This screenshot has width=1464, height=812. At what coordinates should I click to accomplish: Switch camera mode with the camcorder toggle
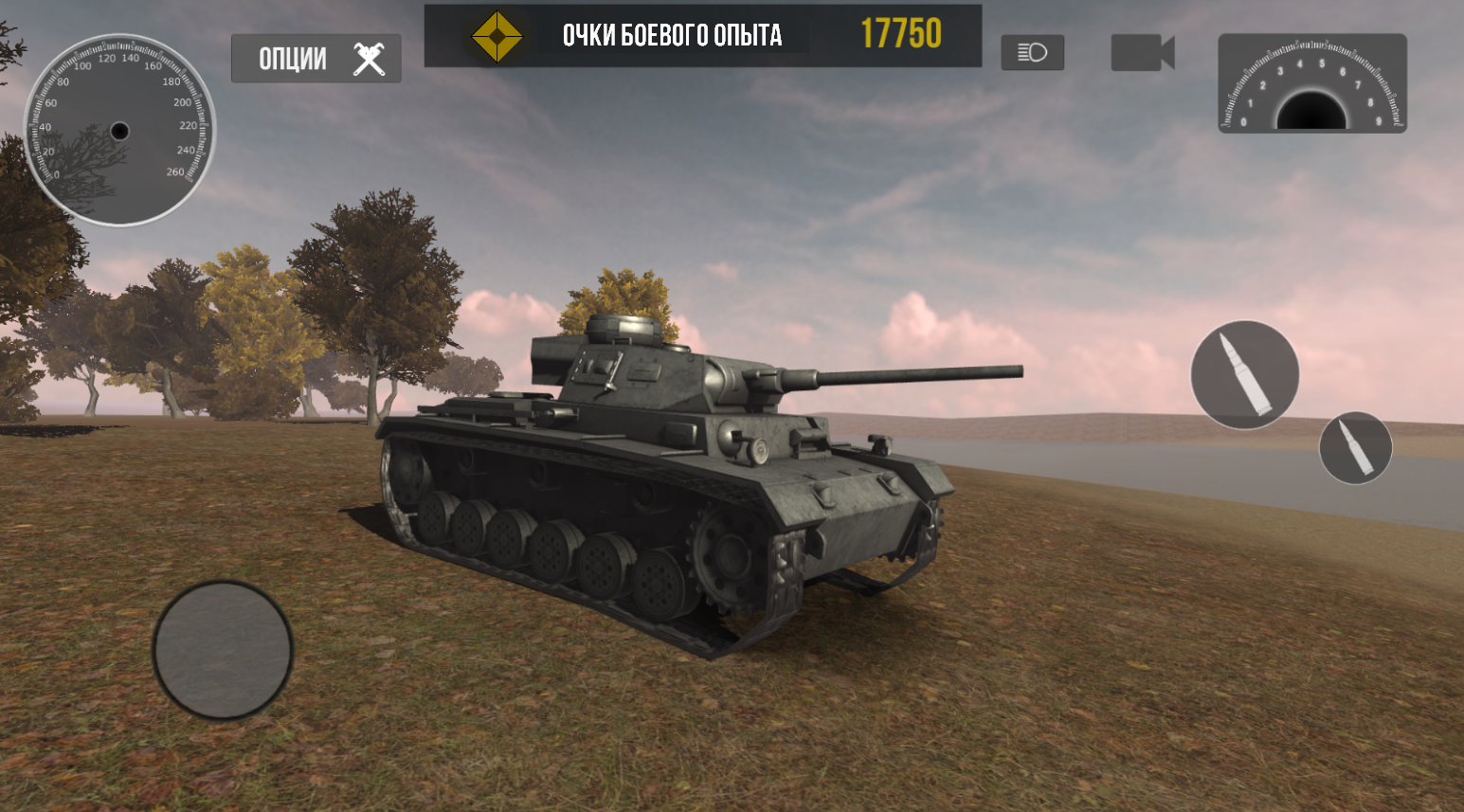(1141, 52)
